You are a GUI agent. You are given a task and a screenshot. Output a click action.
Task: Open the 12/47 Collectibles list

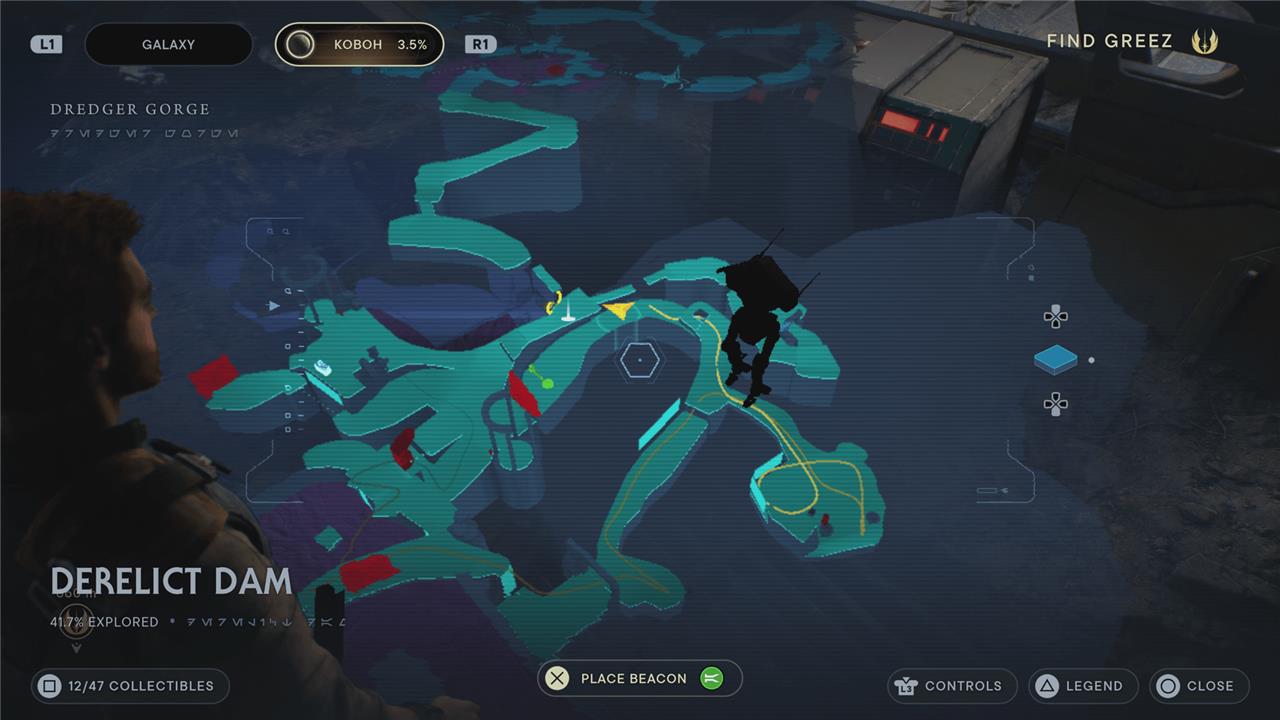[130, 686]
